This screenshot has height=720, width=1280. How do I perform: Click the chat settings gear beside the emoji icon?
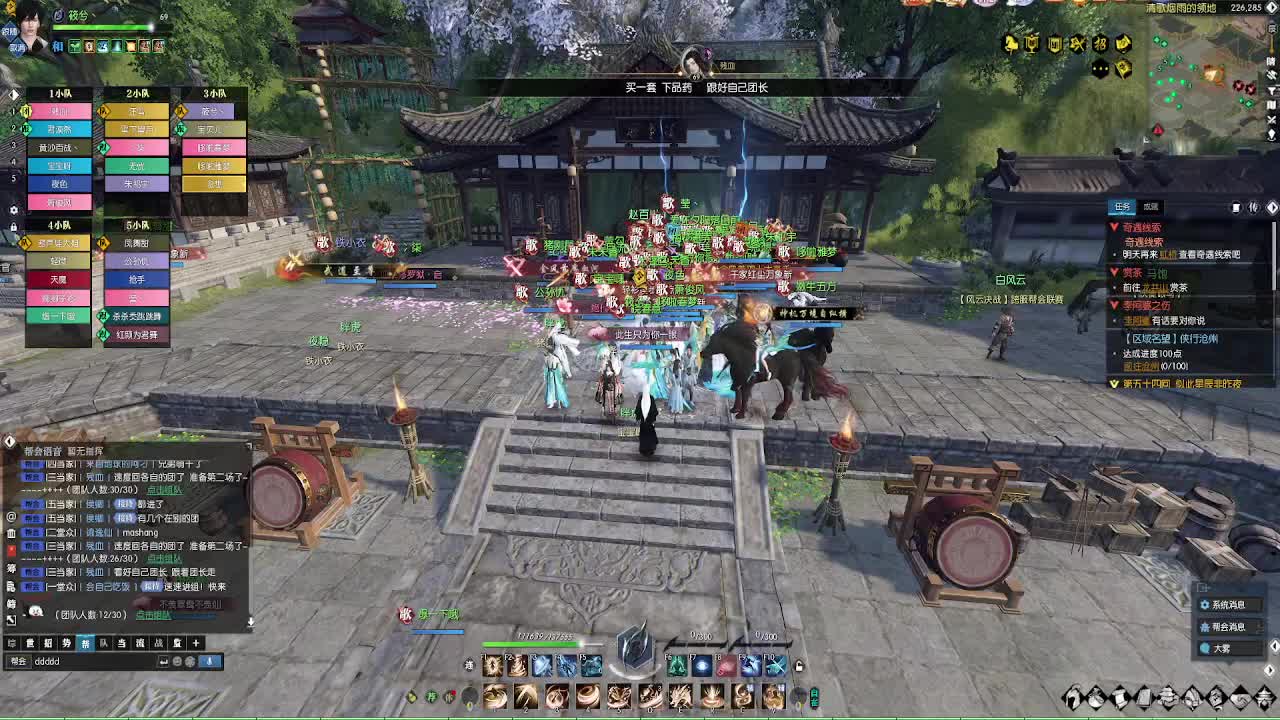(190, 661)
